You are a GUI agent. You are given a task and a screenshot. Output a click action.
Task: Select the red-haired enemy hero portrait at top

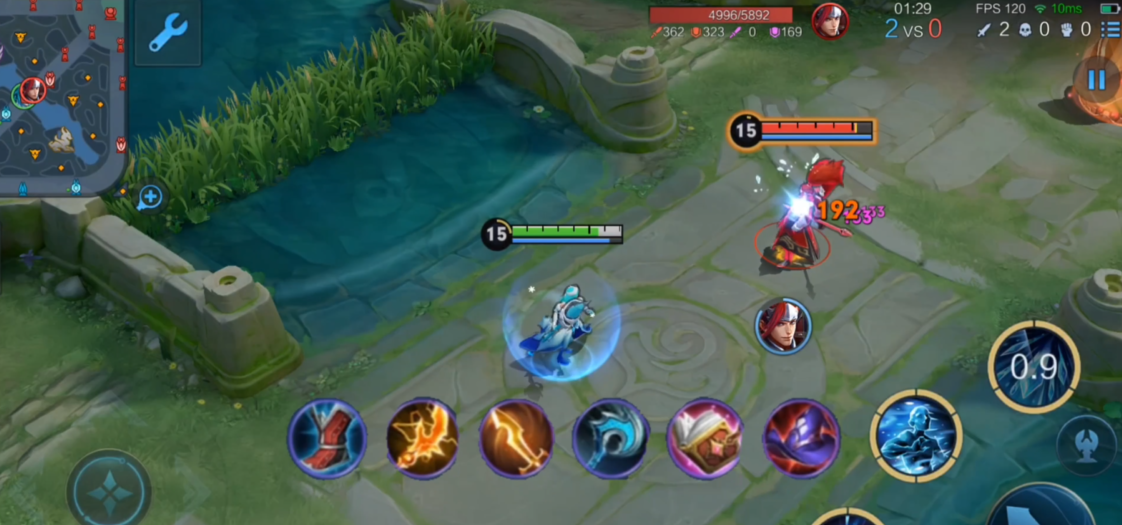[x=829, y=21]
